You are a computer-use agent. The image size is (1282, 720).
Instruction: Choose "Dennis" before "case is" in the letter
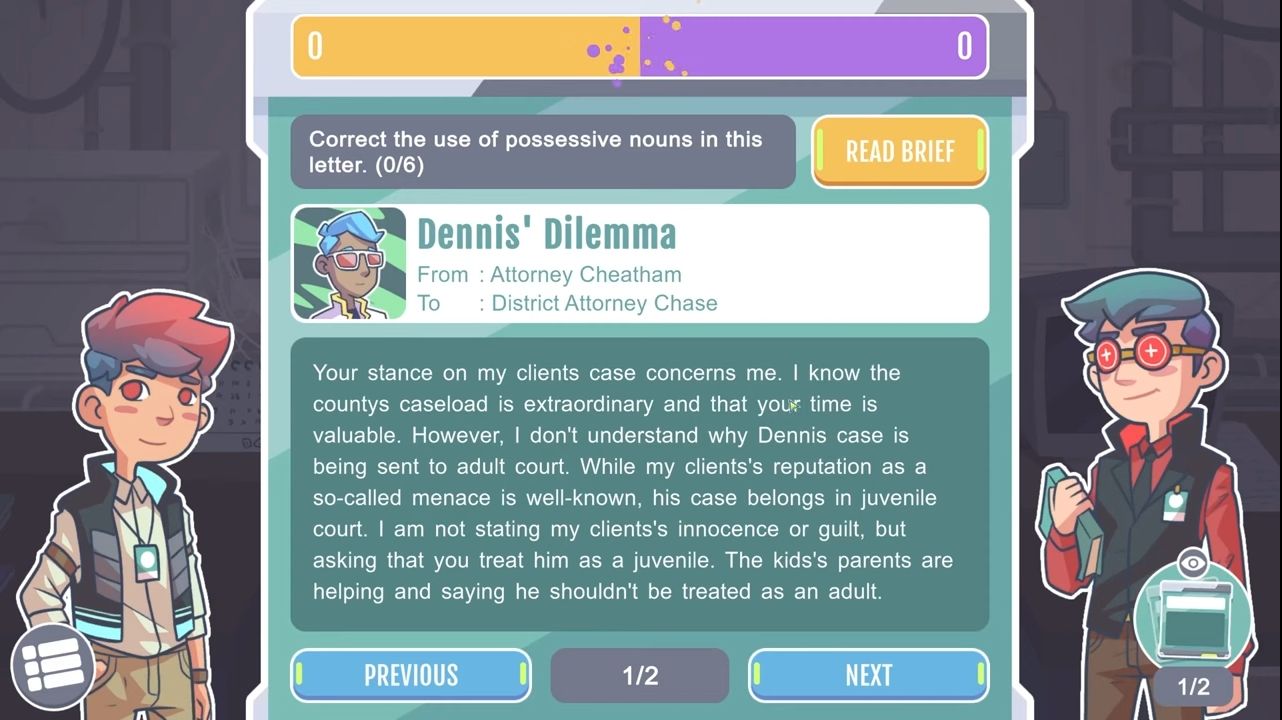792,435
